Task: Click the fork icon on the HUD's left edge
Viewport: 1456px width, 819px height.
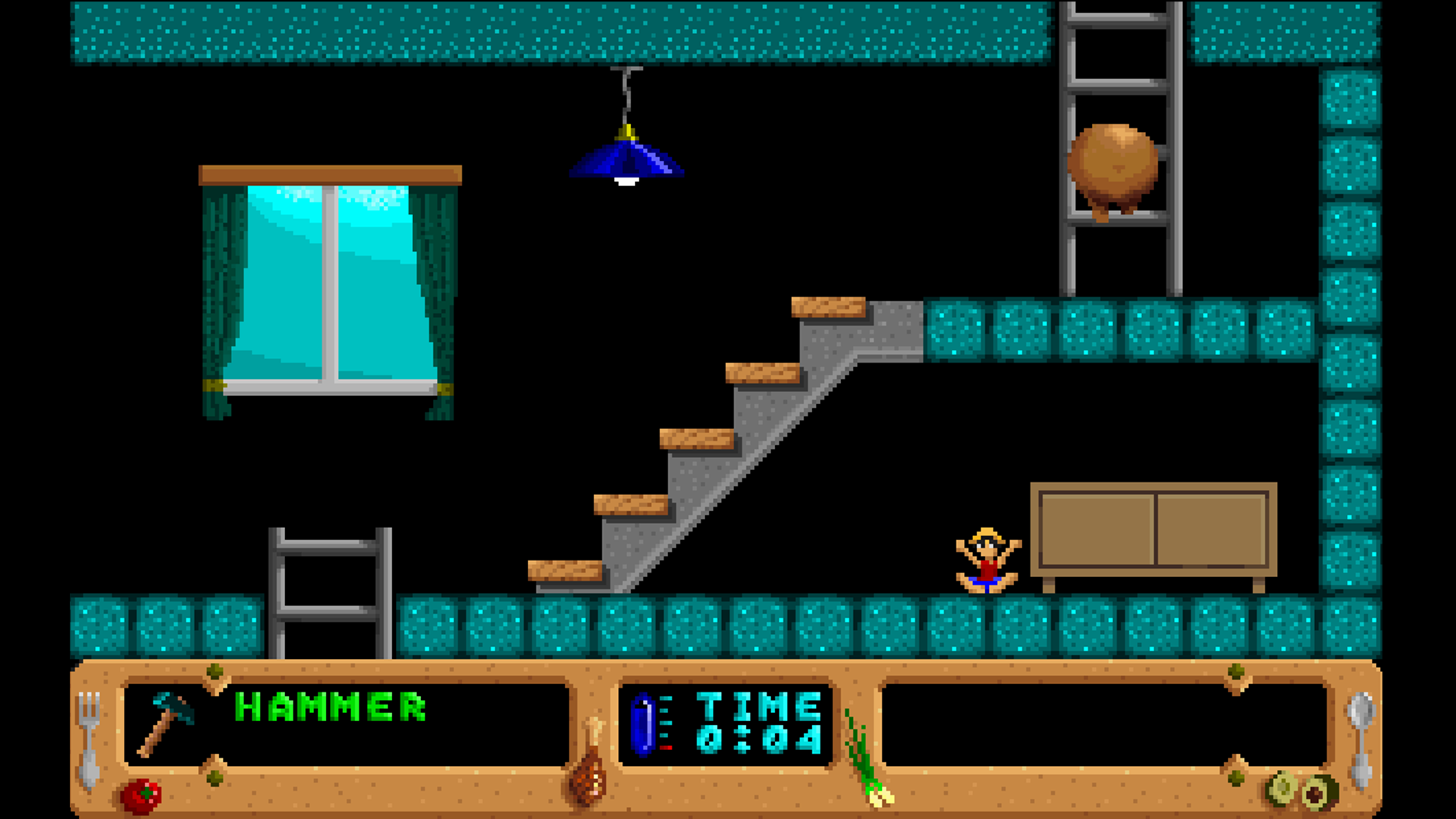Action: [x=91, y=739]
